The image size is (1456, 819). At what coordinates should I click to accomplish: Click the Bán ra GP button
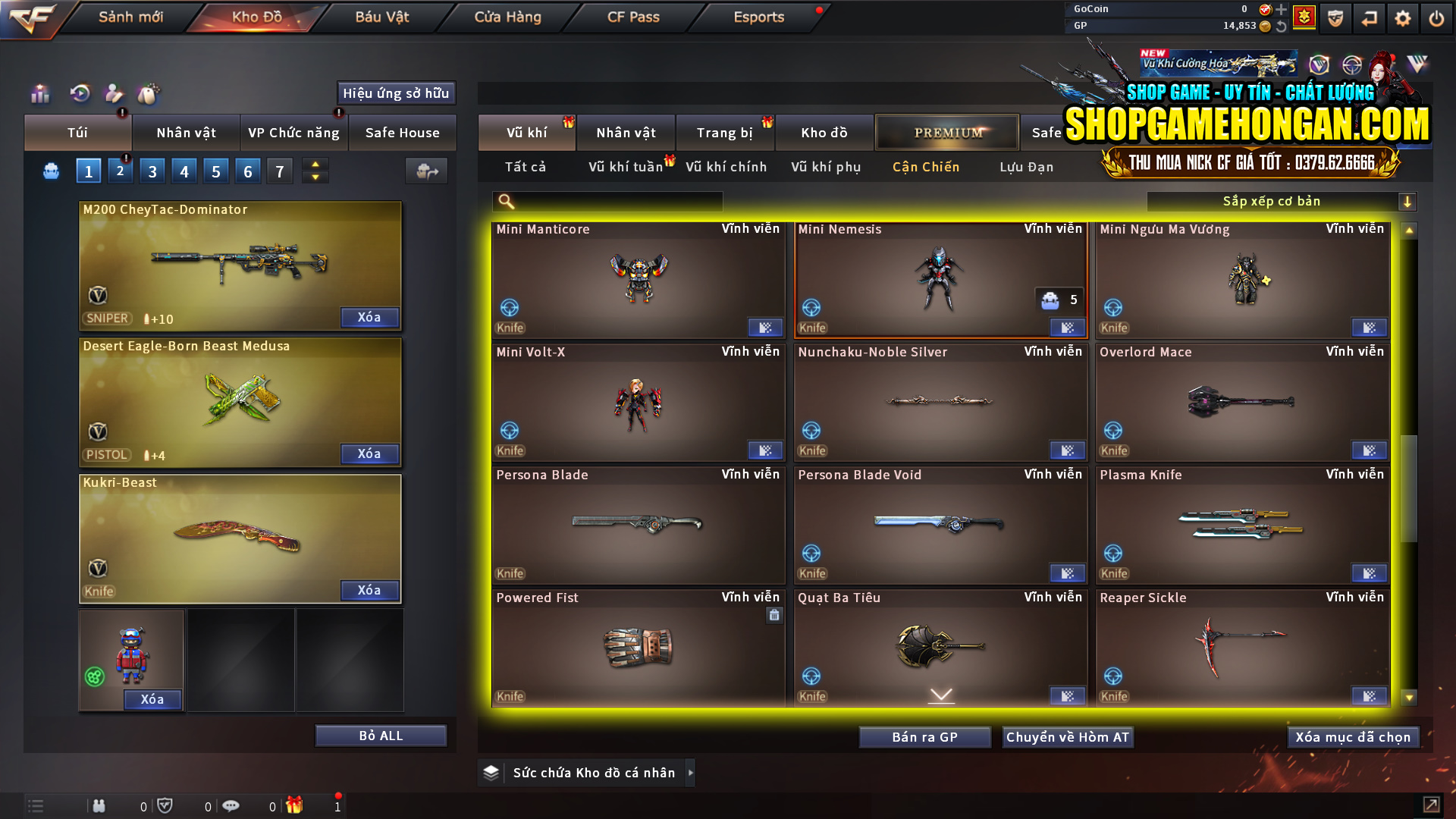pos(924,736)
